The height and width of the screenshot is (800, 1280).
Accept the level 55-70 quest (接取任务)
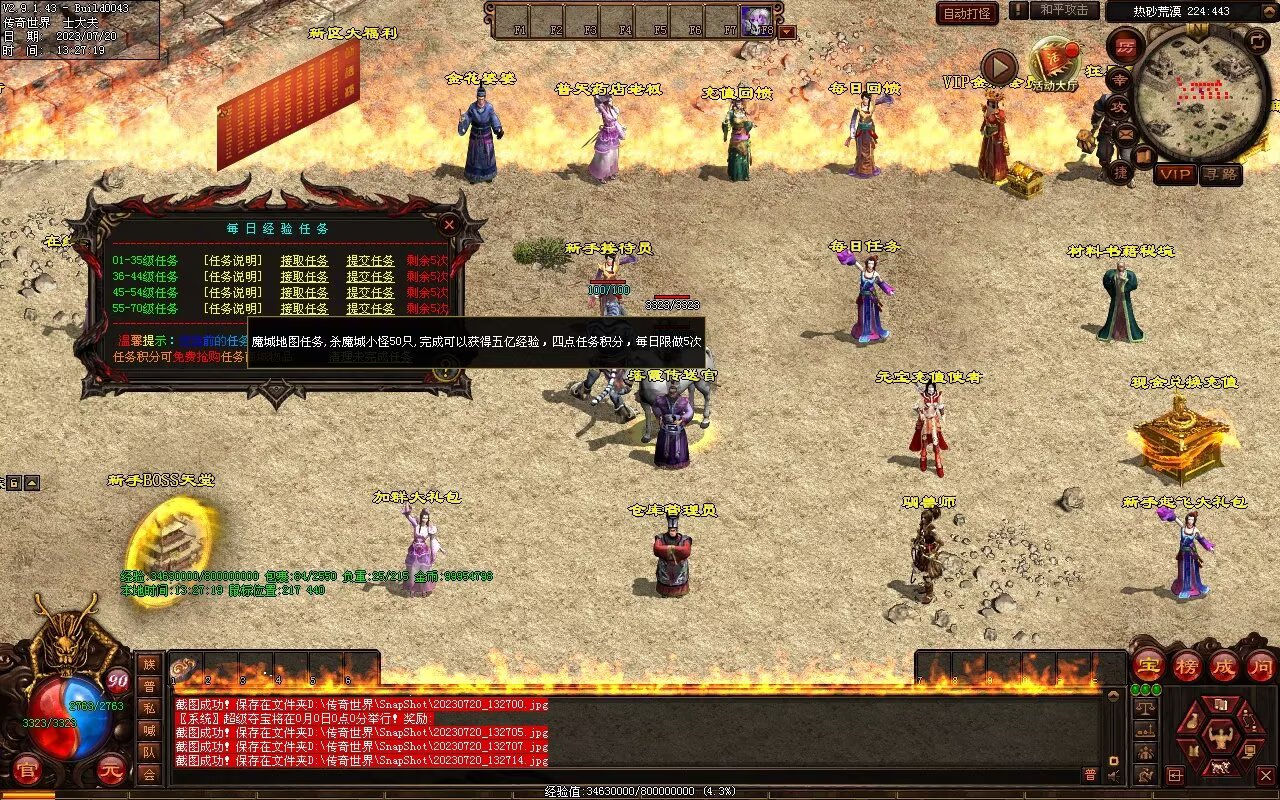pos(304,309)
